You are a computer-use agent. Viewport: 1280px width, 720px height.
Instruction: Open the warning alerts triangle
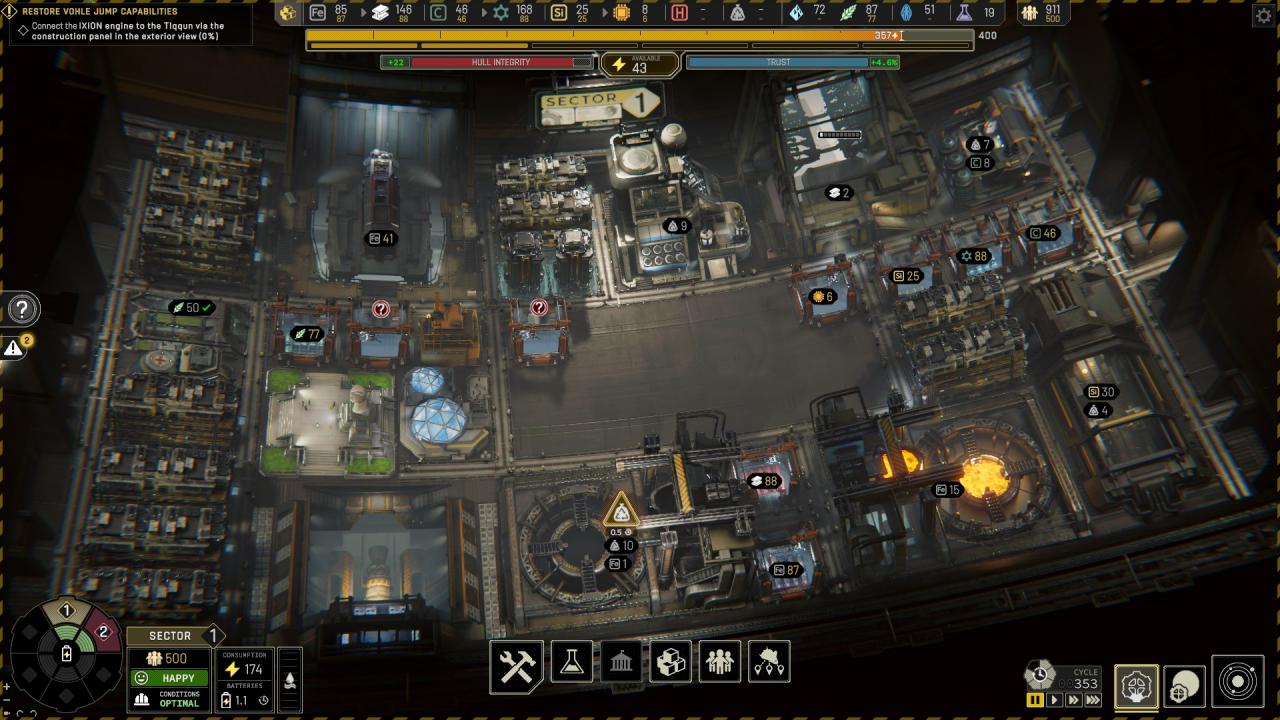pos(14,347)
